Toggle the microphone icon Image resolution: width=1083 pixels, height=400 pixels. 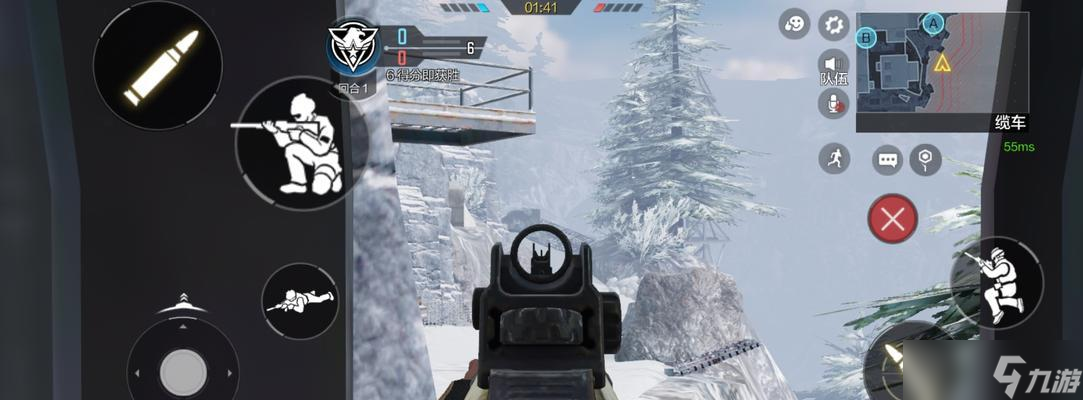[832, 103]
